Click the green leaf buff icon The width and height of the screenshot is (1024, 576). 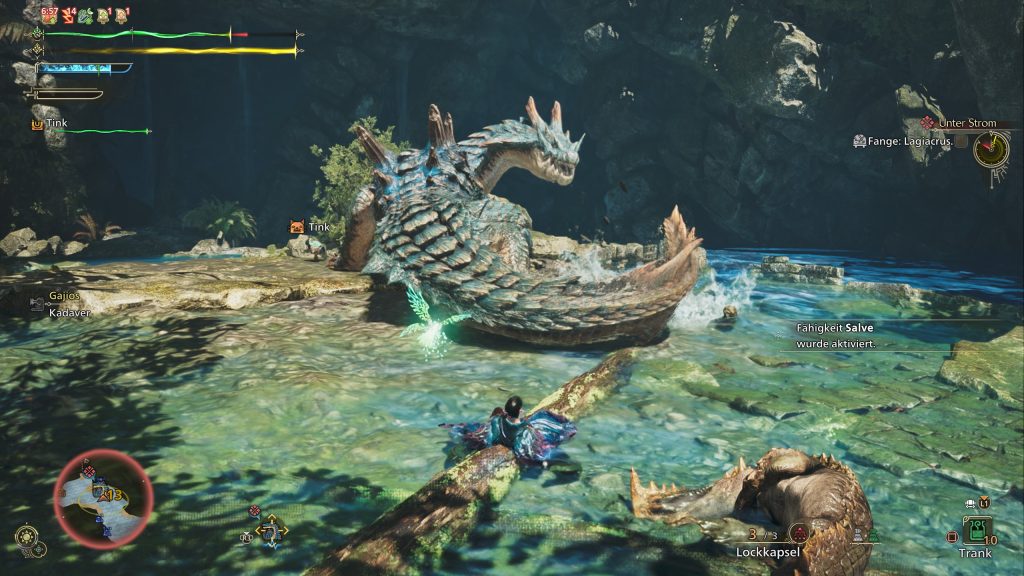tap(85, 15)
